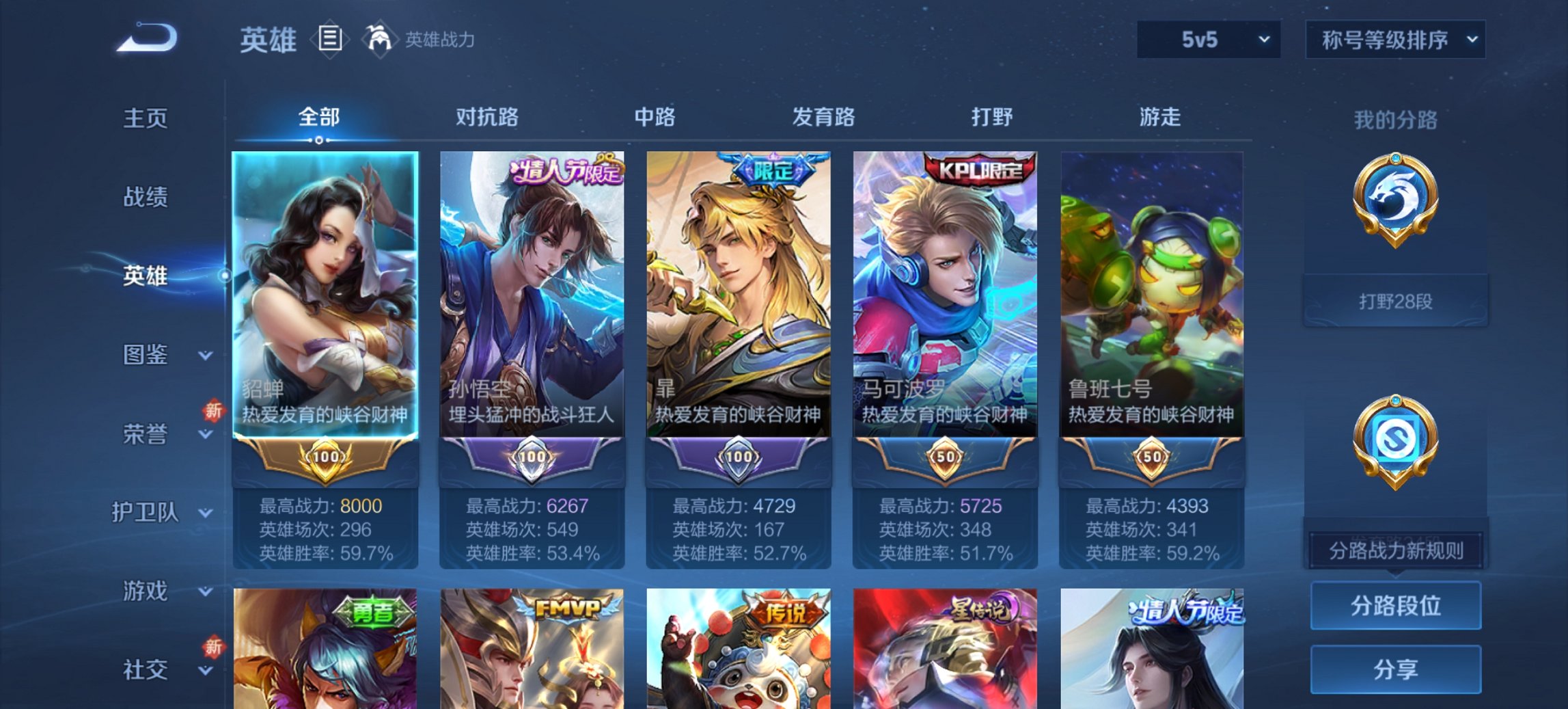The height and width of the screenshot is (709, 1568).
Task: Open the hero list icon beside 英雄 title
Action: 331,39
